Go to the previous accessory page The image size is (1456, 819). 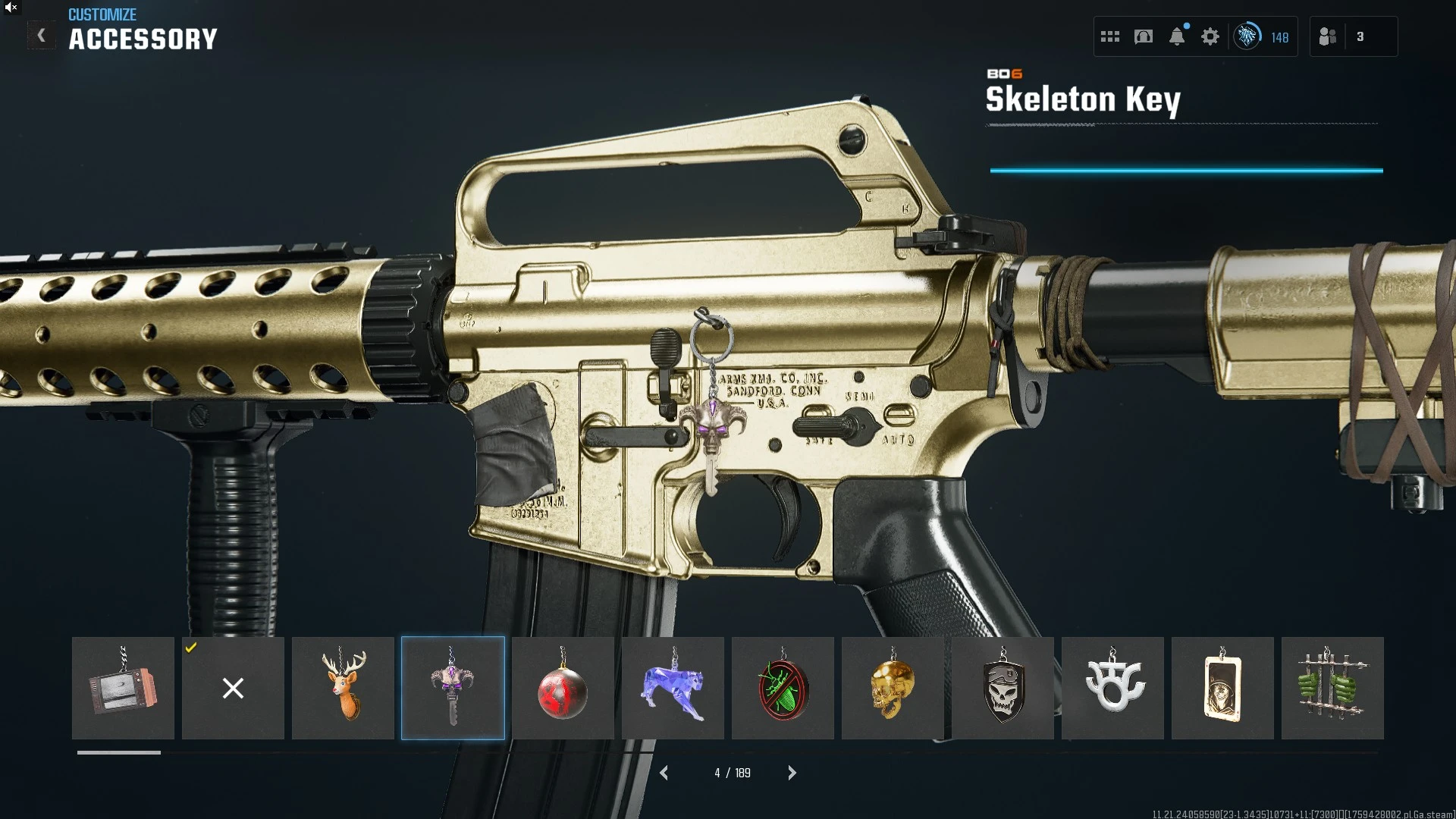(x=664, y=773)
